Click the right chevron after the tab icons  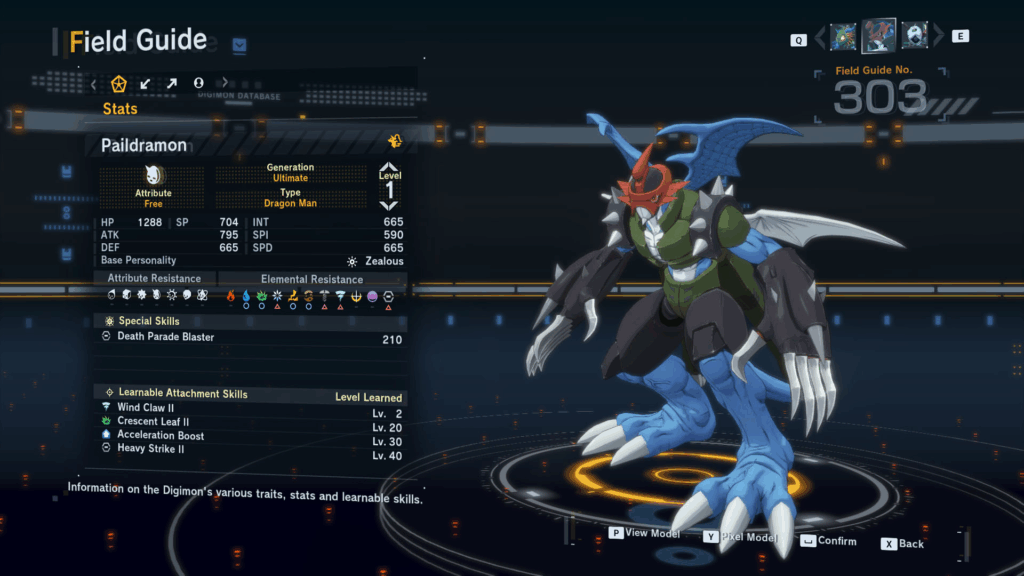click(x=224, y=83)
